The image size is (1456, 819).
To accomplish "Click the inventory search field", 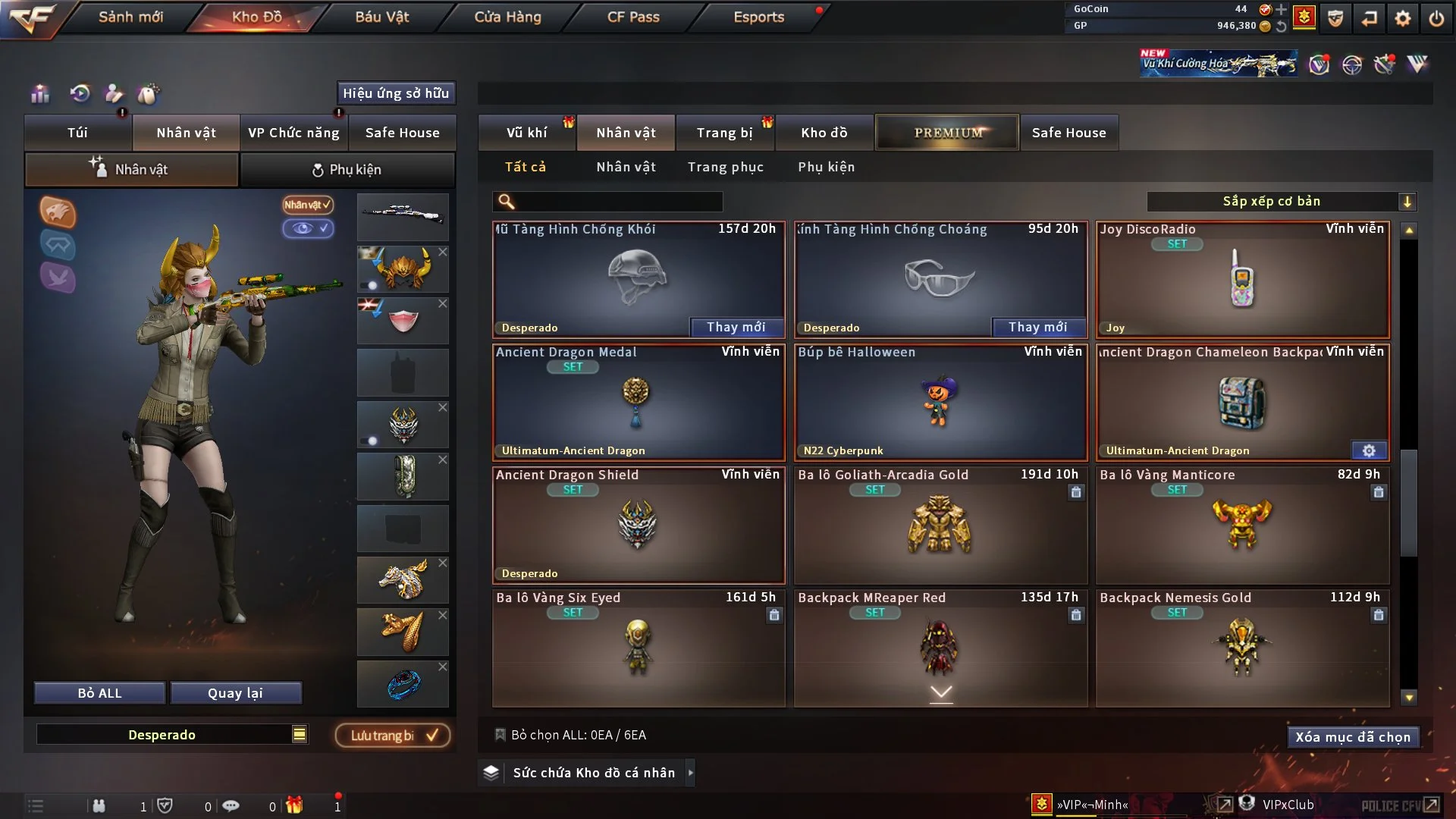I will pyautogui.click(x=618, y=201).
